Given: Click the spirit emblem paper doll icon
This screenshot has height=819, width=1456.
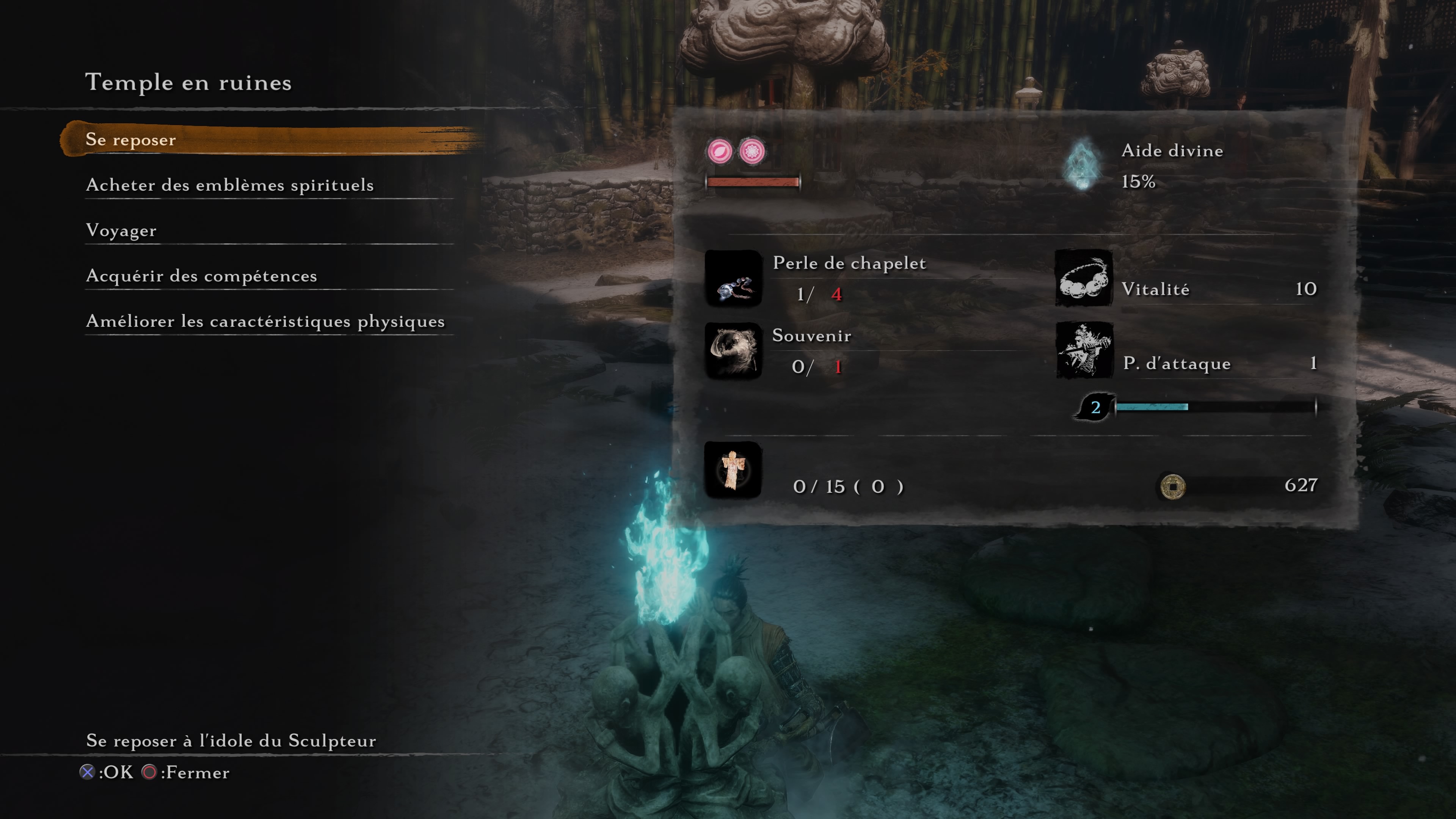Looking at the screenshot, I should (733, 470).
